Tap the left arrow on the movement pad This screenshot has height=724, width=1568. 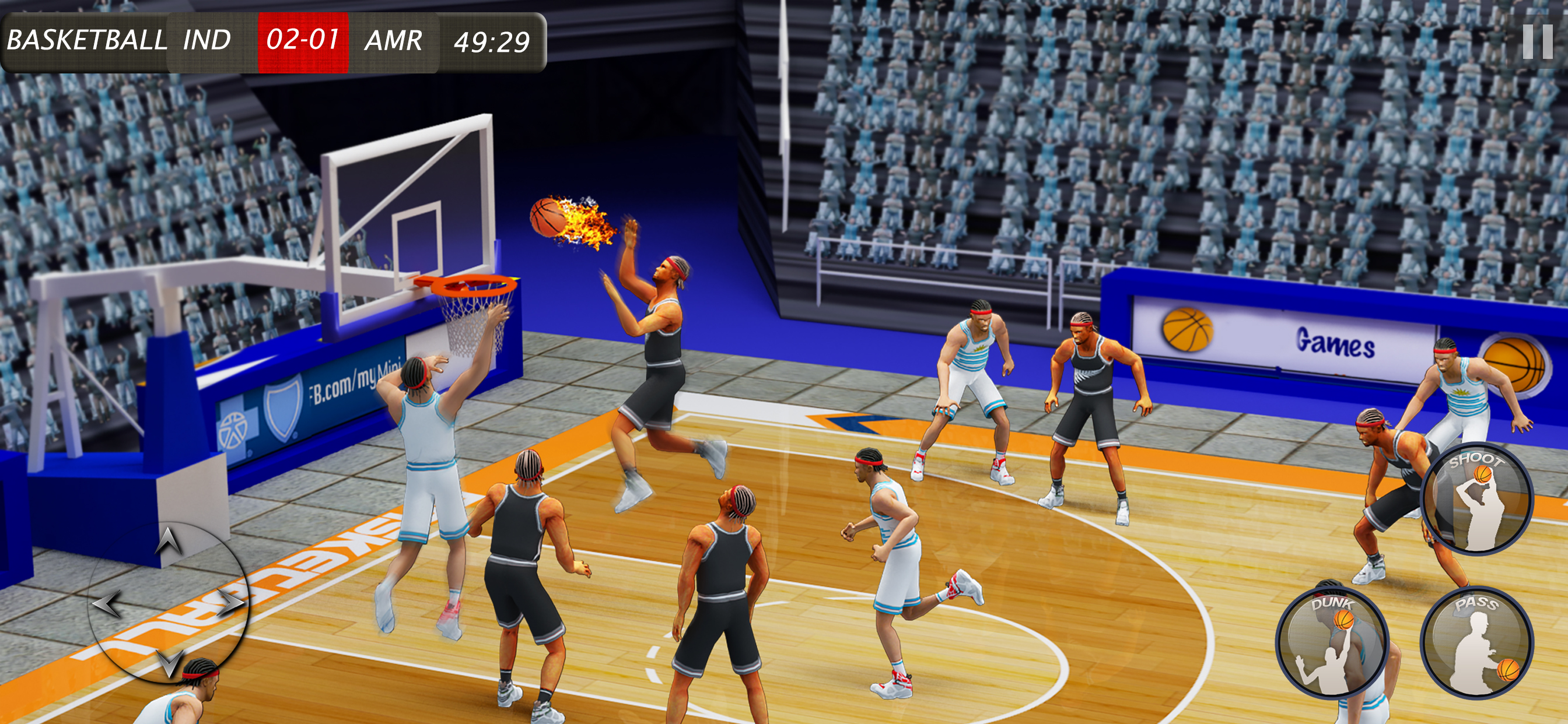107,604
